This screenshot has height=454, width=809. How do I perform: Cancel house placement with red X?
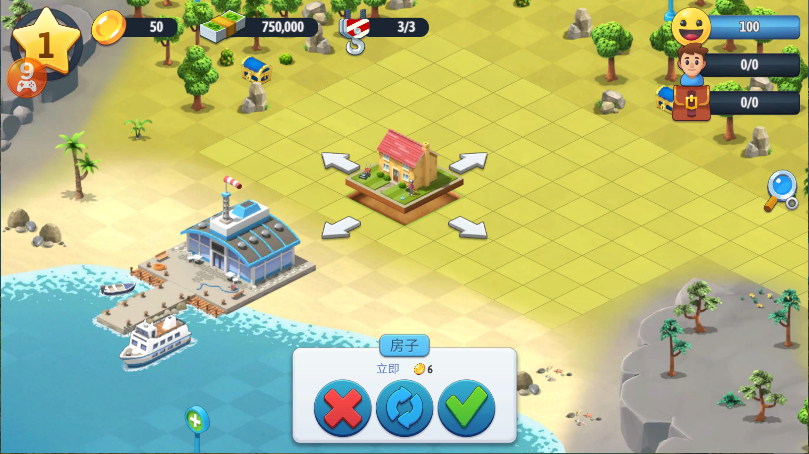click(x=342, y=408)
